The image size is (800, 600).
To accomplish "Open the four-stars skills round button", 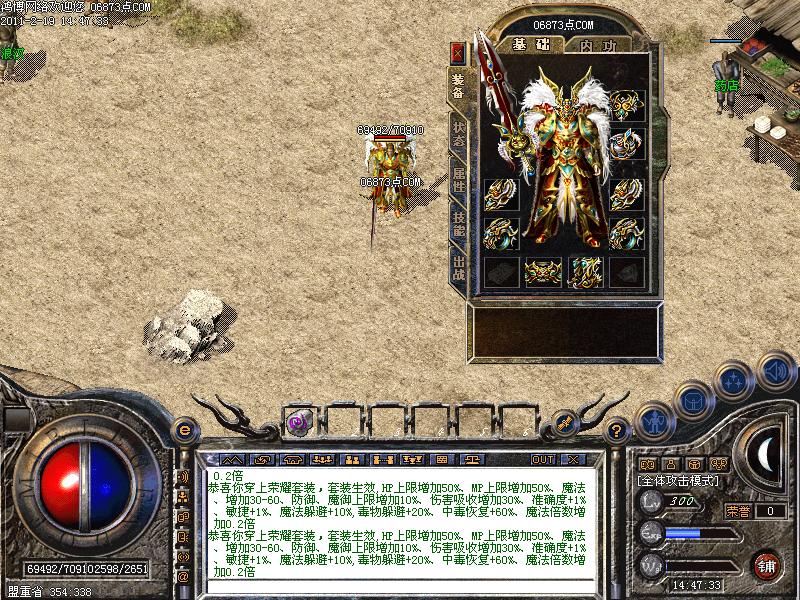I will [735, 380].
